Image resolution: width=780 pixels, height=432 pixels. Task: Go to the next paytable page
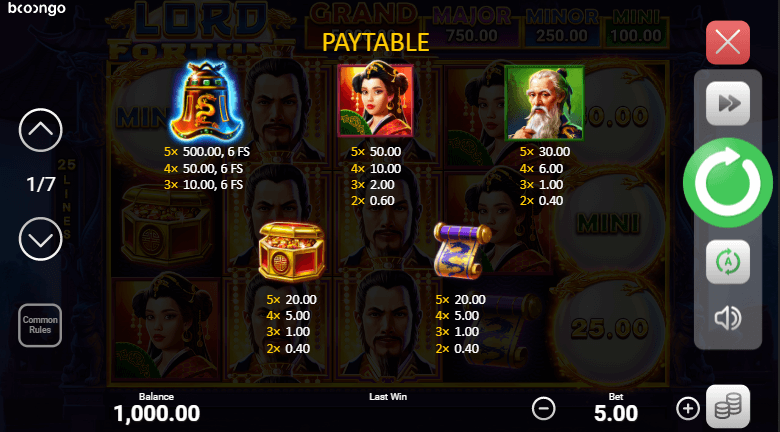[x=41, y=240]
